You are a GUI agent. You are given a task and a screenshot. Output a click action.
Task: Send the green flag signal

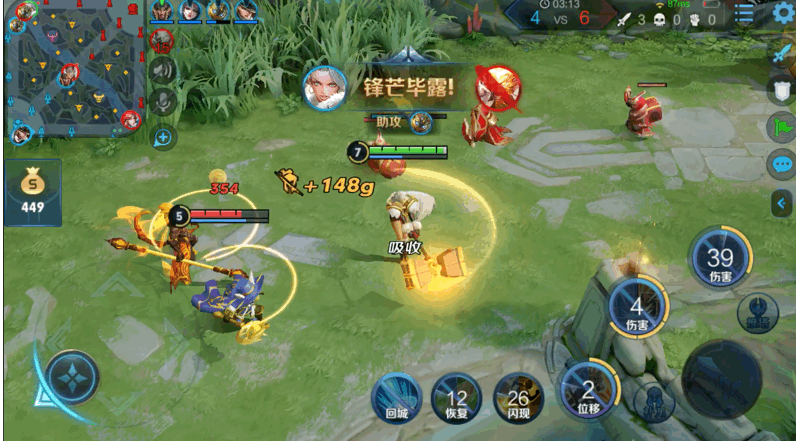coord(781,128)
